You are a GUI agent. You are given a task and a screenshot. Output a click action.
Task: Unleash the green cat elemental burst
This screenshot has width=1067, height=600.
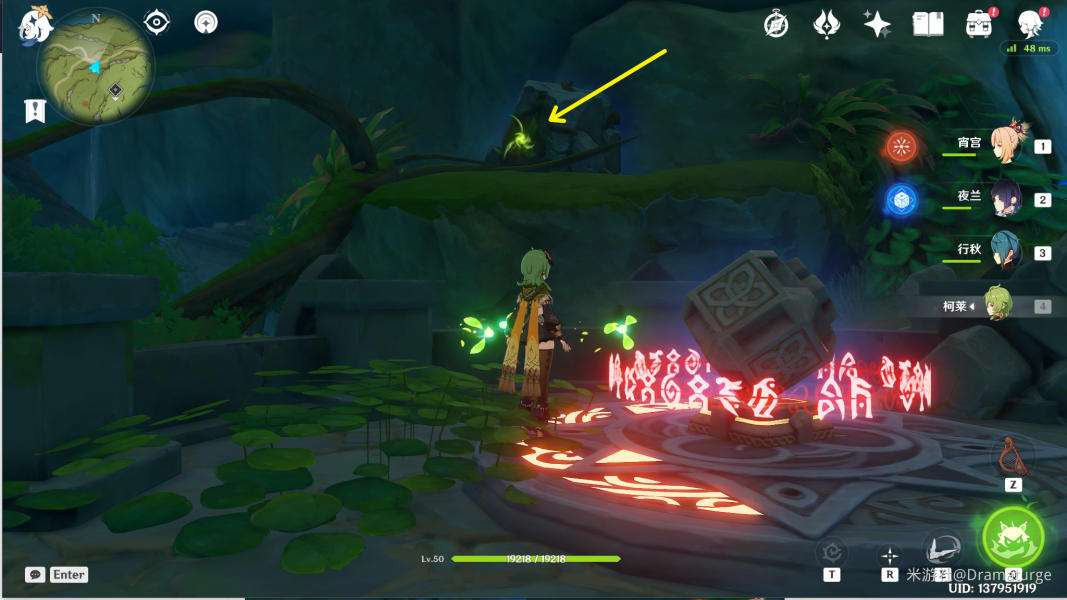[x=1012, y=537]
